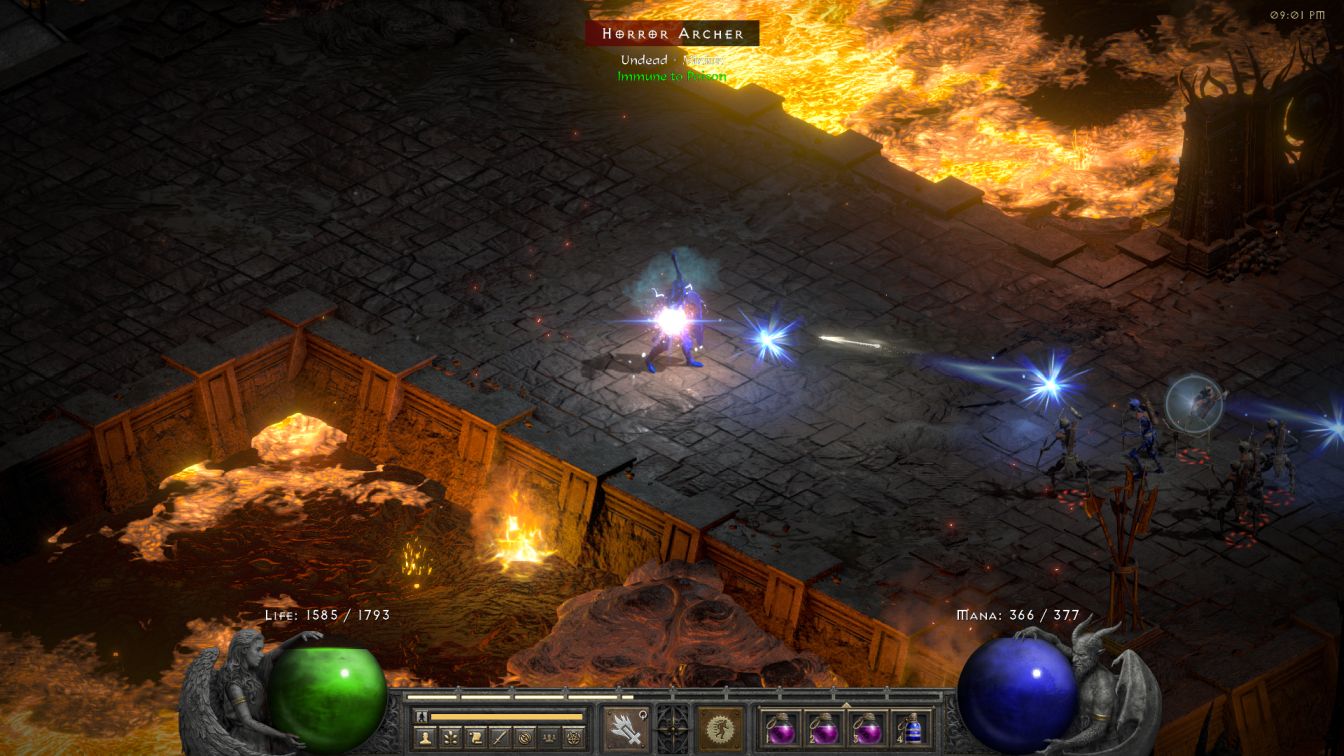Toggle run/walk icon beside stamina bar

click(x=422, y=716)
